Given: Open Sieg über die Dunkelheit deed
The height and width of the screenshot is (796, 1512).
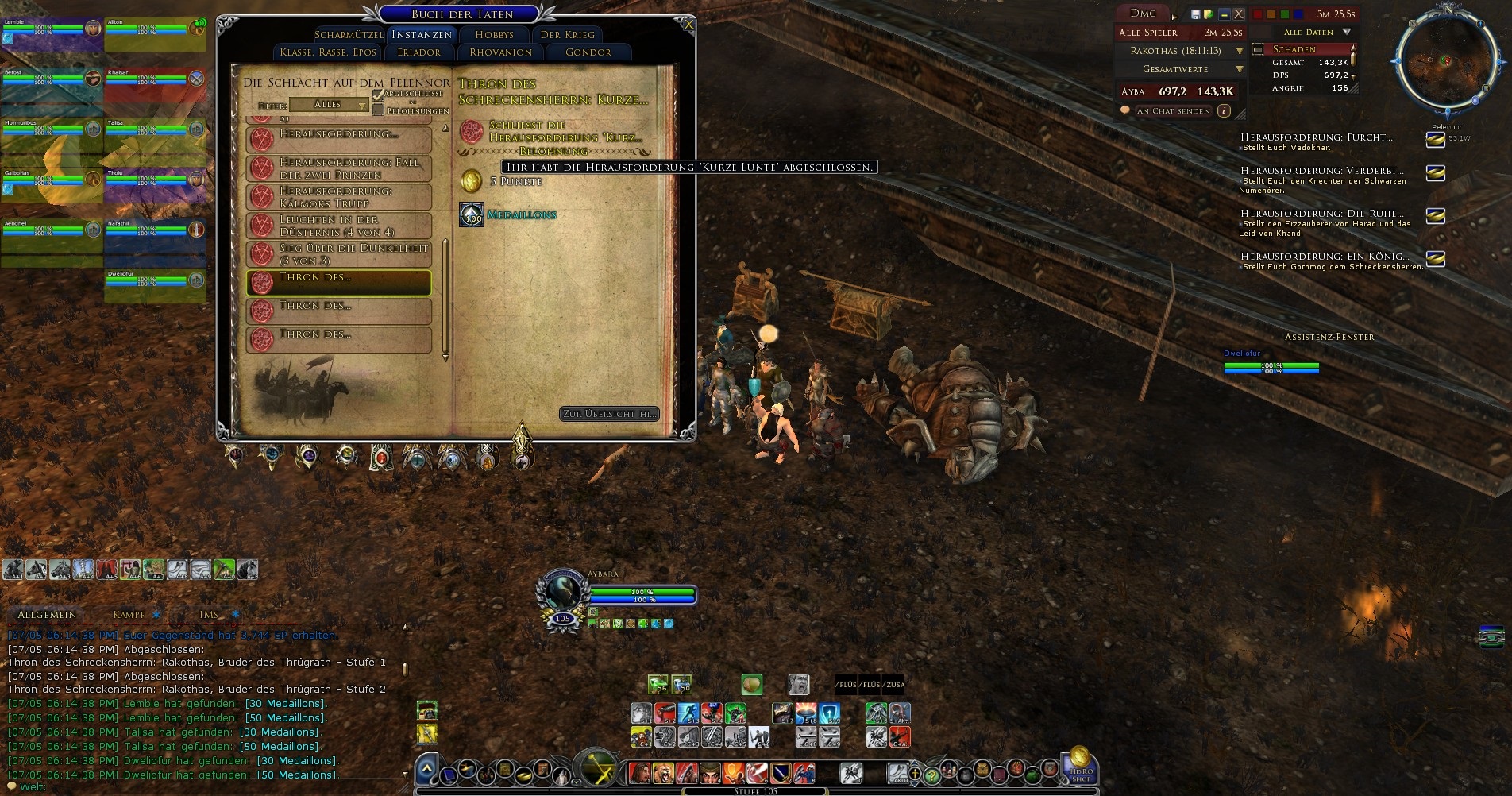Looking at the screenshot, I should [340, 254].
